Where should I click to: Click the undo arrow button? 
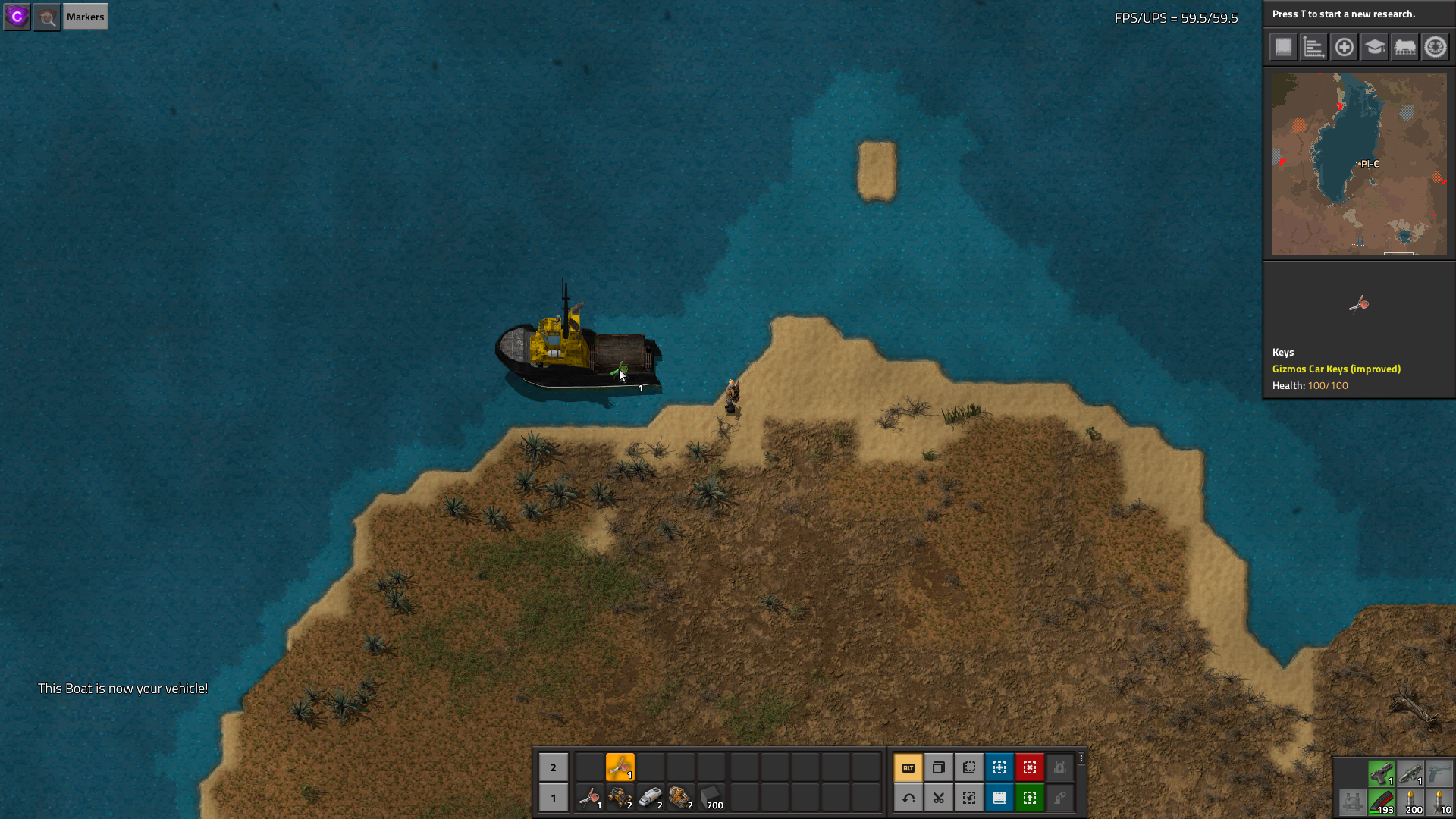908,798
